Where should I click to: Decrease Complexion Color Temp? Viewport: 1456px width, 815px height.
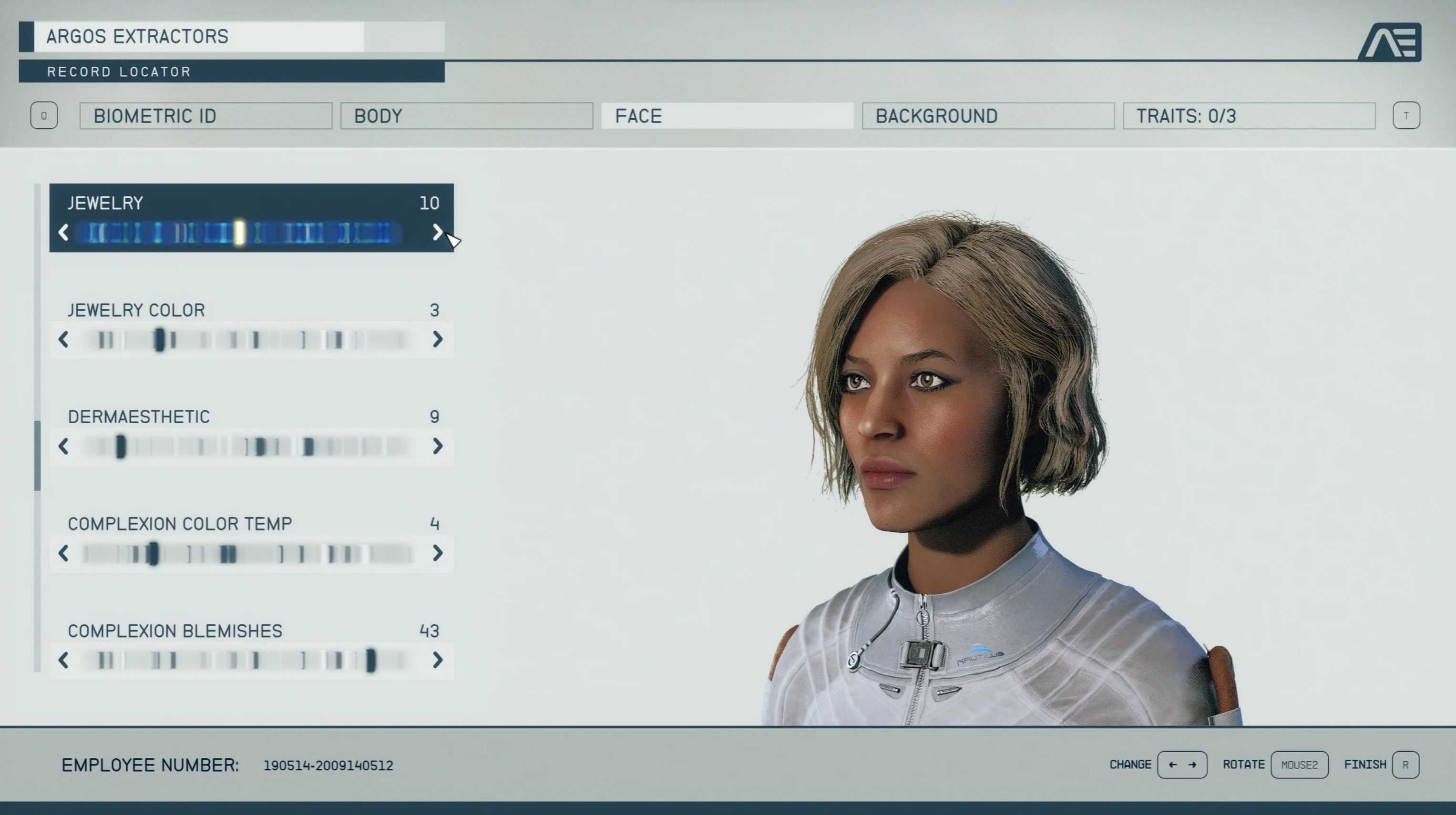click(63, 553)
